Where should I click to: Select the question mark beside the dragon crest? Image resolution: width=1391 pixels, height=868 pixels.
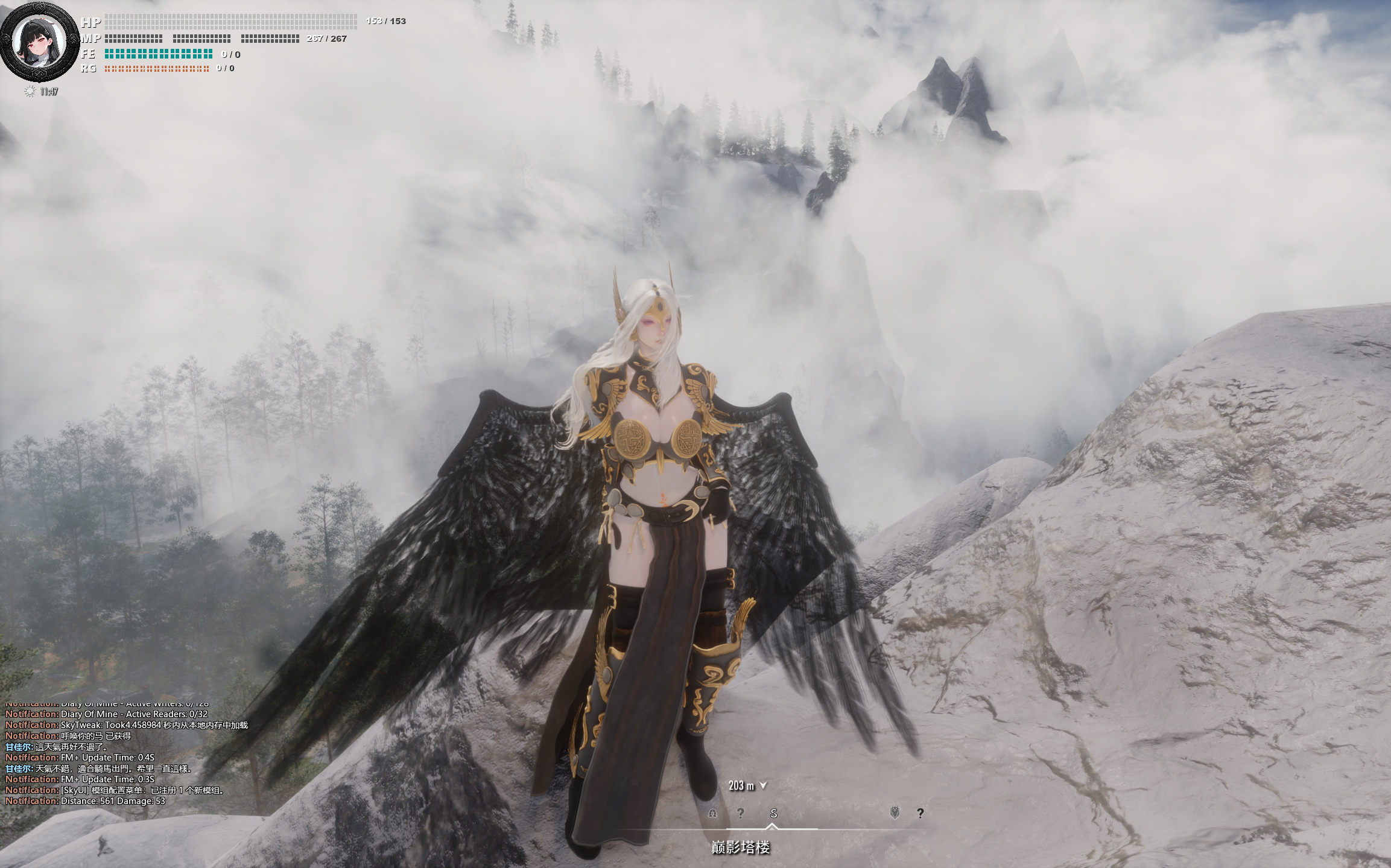(920, 813)
